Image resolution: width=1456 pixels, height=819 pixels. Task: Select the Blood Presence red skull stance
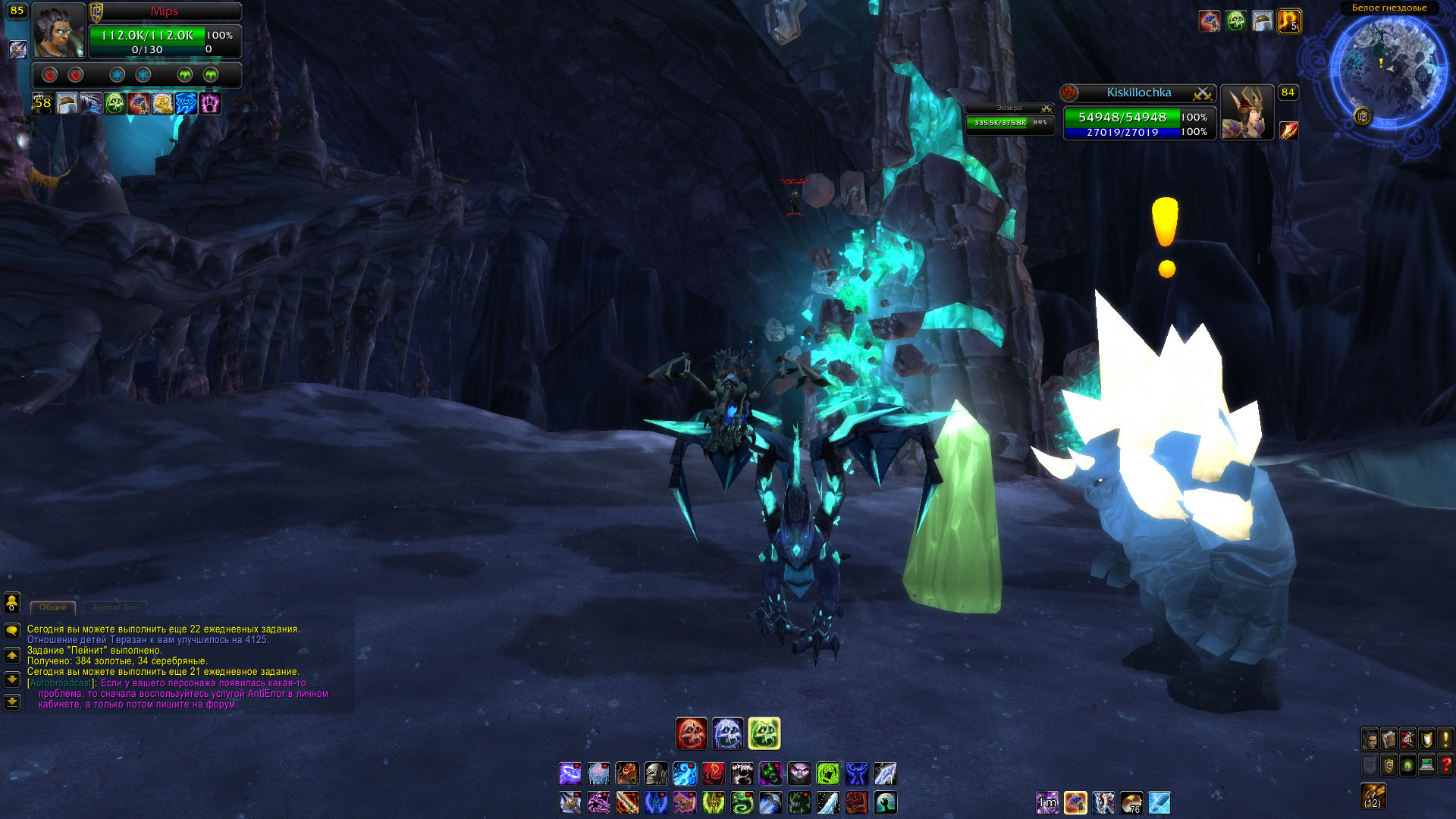tap(691, 733)
